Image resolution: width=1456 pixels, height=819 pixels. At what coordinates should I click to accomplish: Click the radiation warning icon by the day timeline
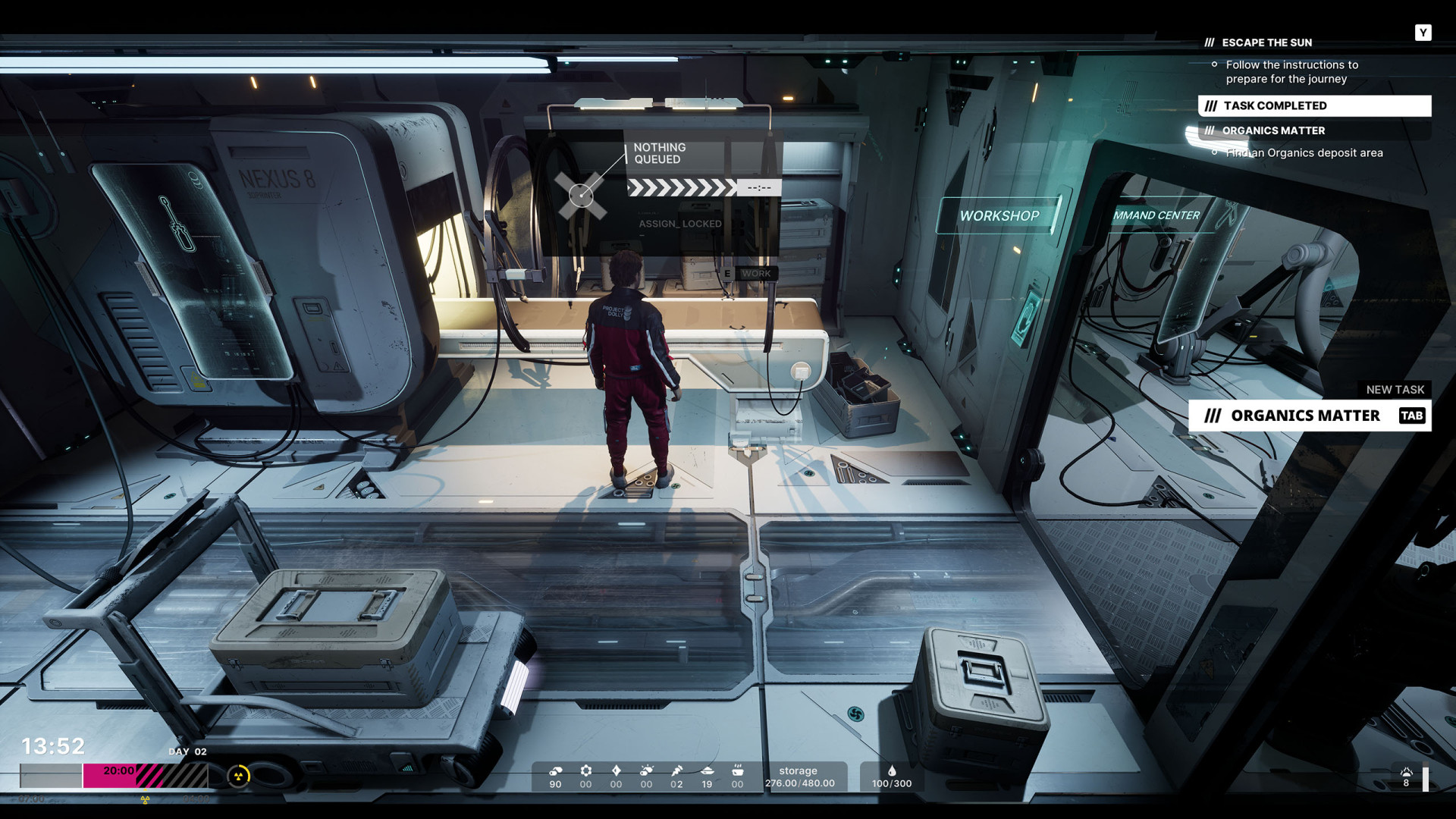[239, 776]
